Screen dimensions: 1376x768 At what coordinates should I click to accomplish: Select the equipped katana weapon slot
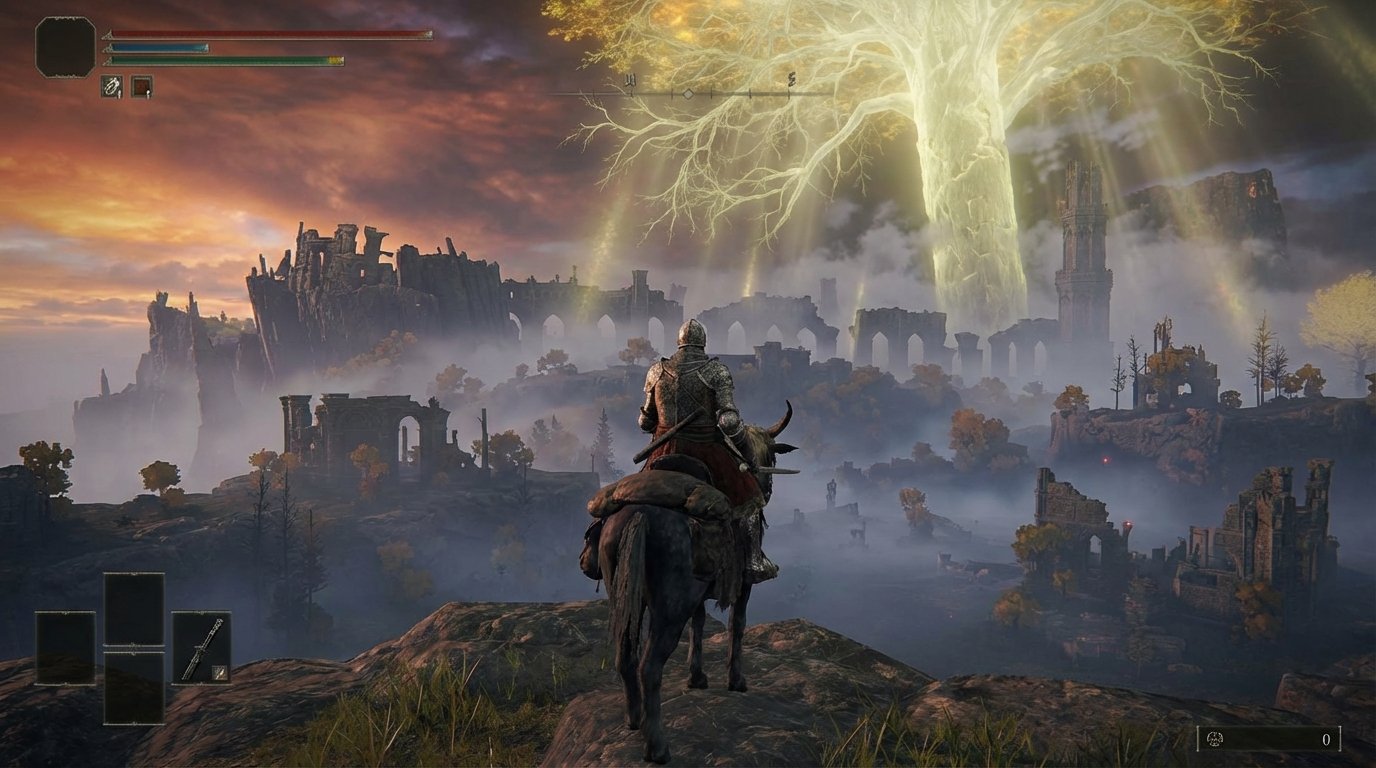click(203, 646)
